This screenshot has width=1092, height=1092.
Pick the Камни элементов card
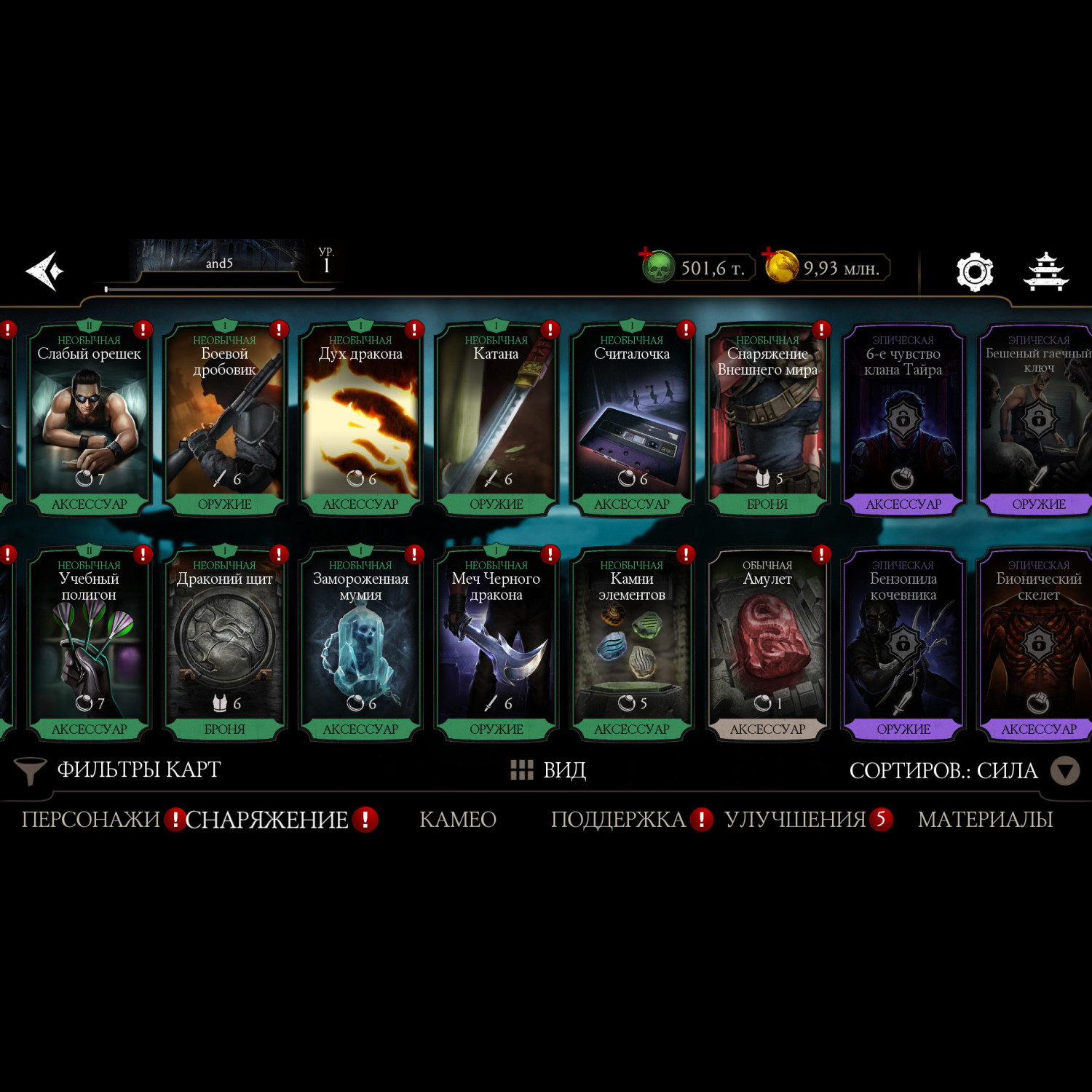[x=632, y=645]
